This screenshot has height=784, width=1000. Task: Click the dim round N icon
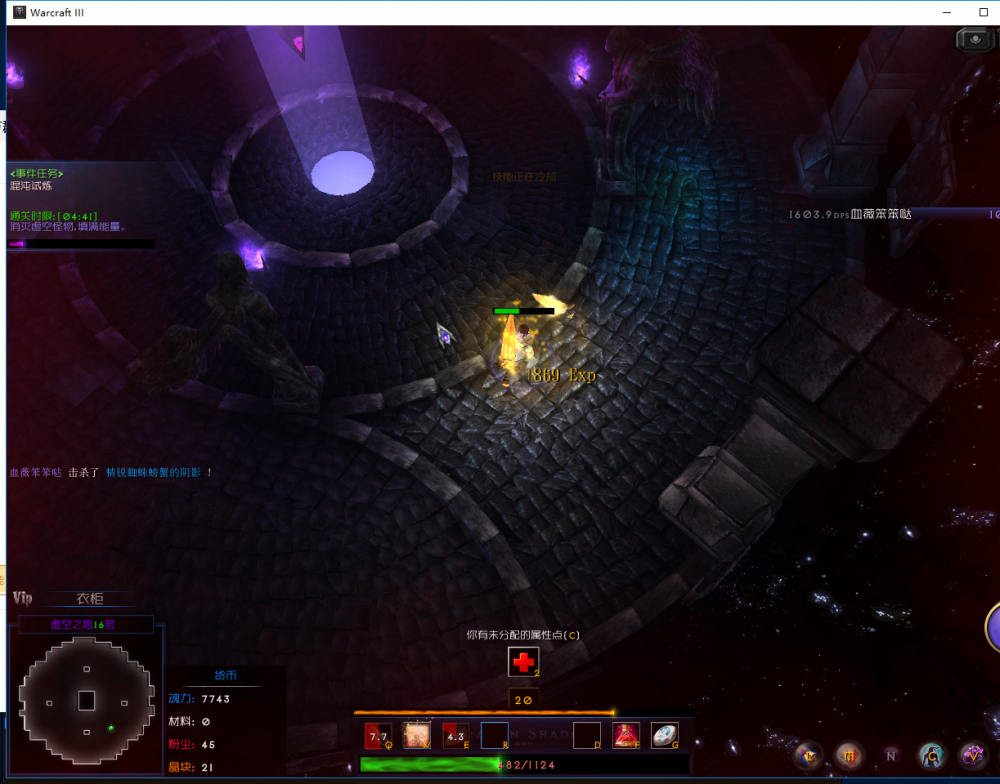click(x=891, y=756)
